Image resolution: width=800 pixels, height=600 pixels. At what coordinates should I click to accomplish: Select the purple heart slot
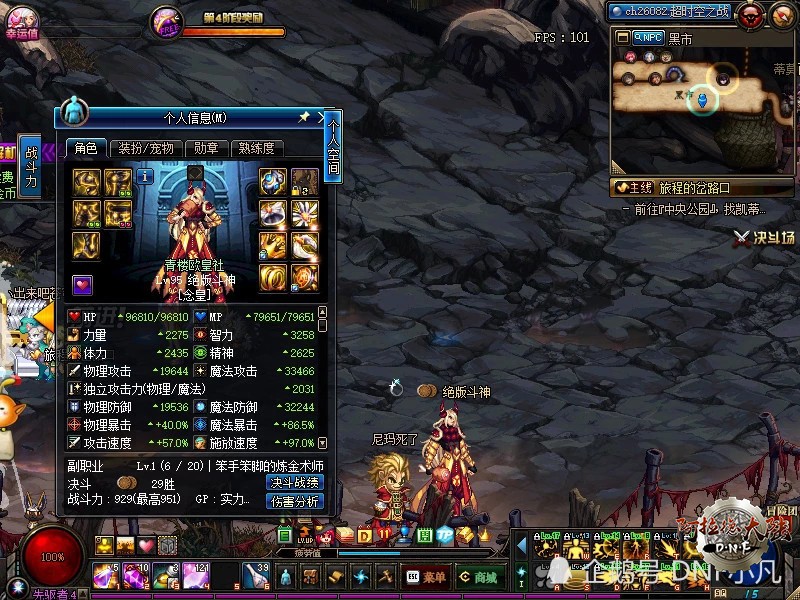pos(83,285)
